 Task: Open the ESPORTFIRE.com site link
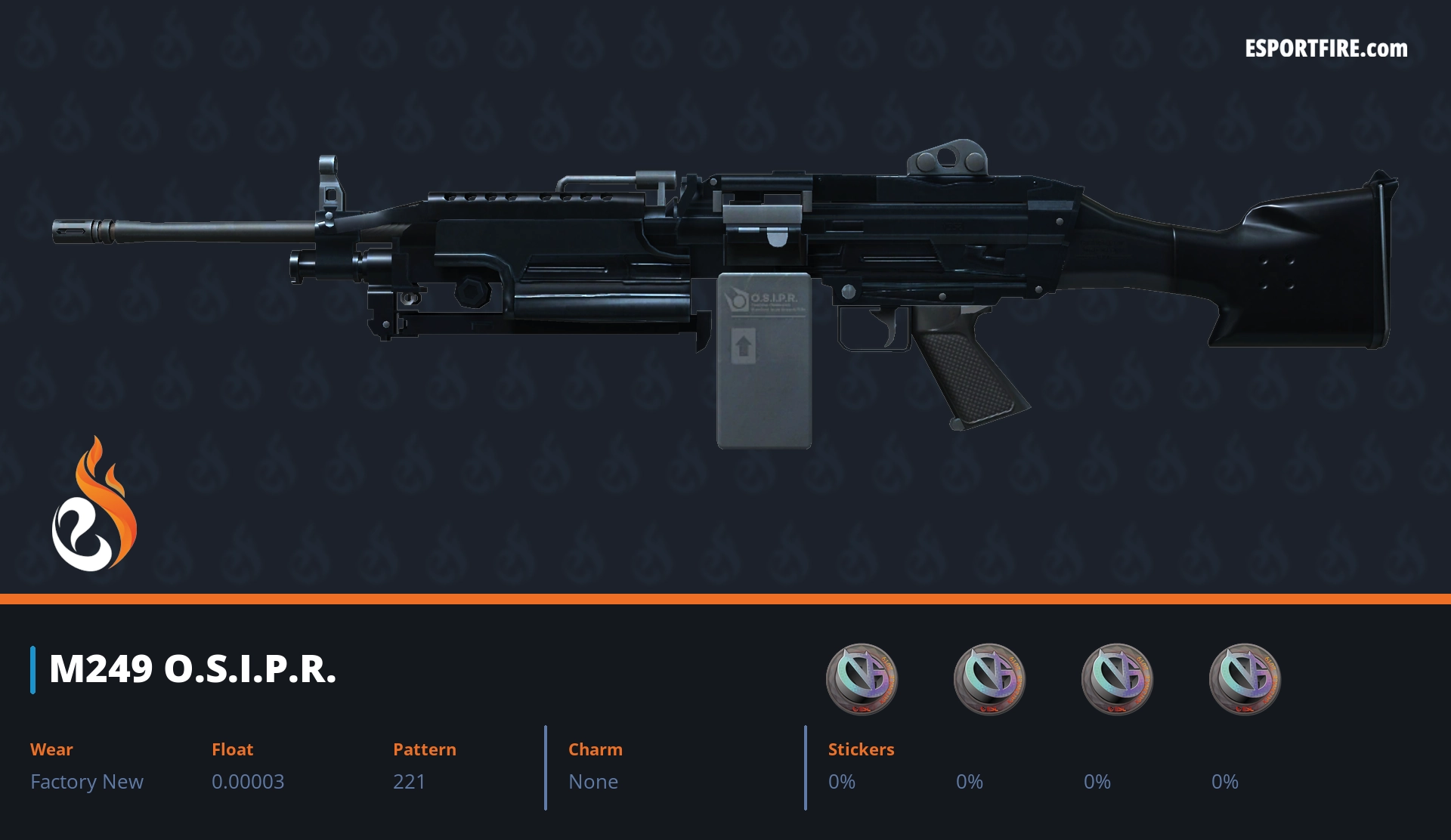coord(1326,49)
